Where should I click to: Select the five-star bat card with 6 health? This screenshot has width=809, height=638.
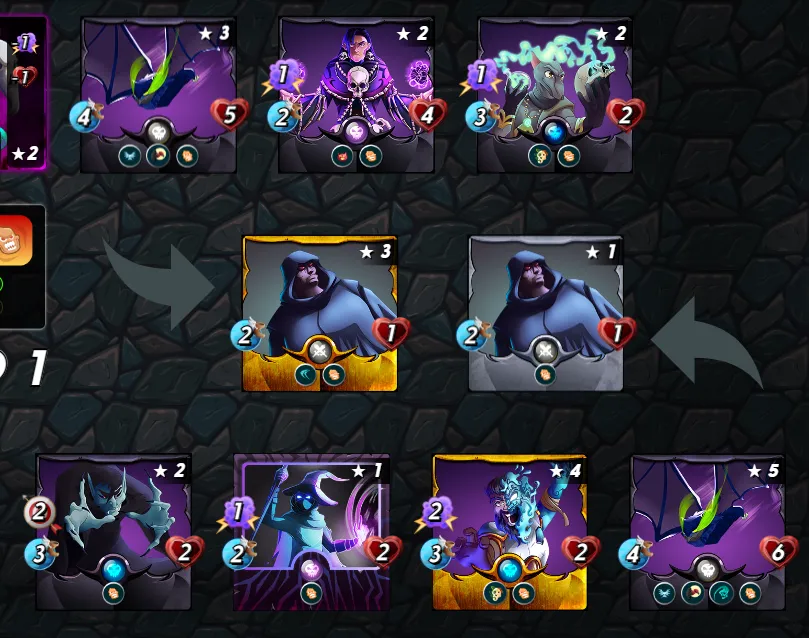[707, 531]
